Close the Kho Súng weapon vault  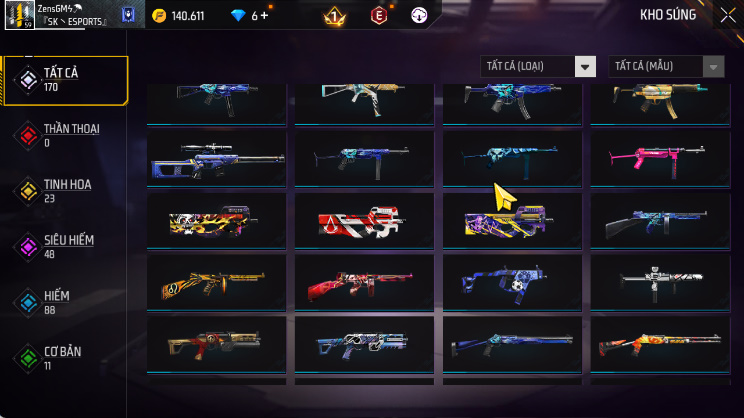pos(727,15)
